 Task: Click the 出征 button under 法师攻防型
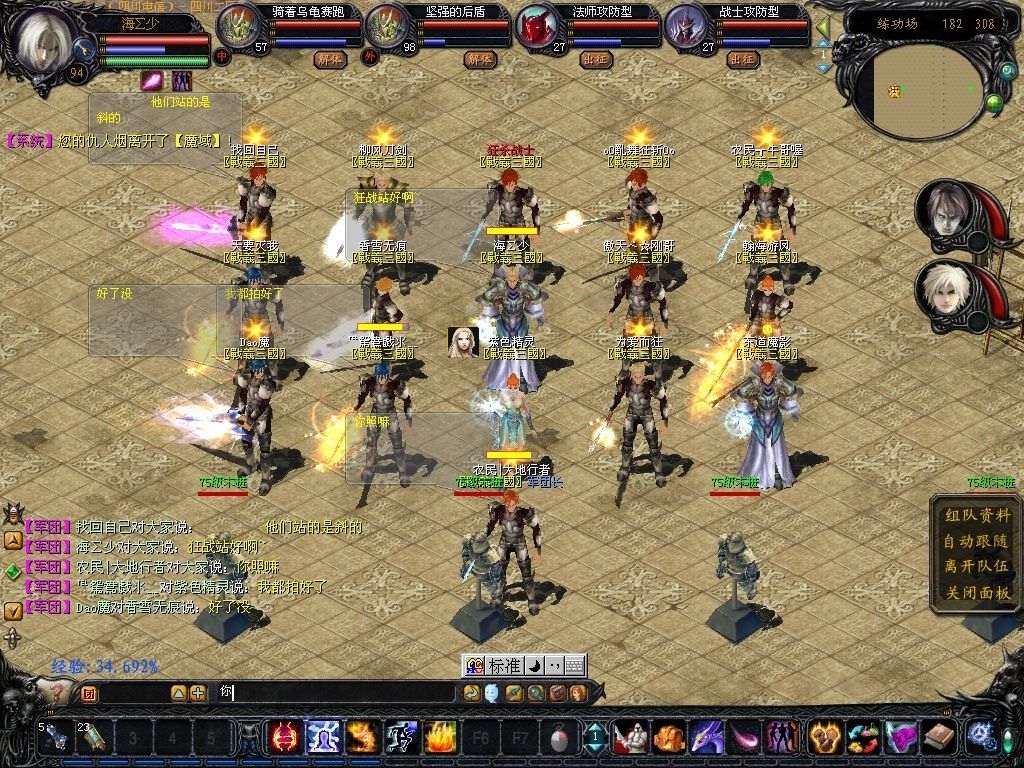point(595,59)
